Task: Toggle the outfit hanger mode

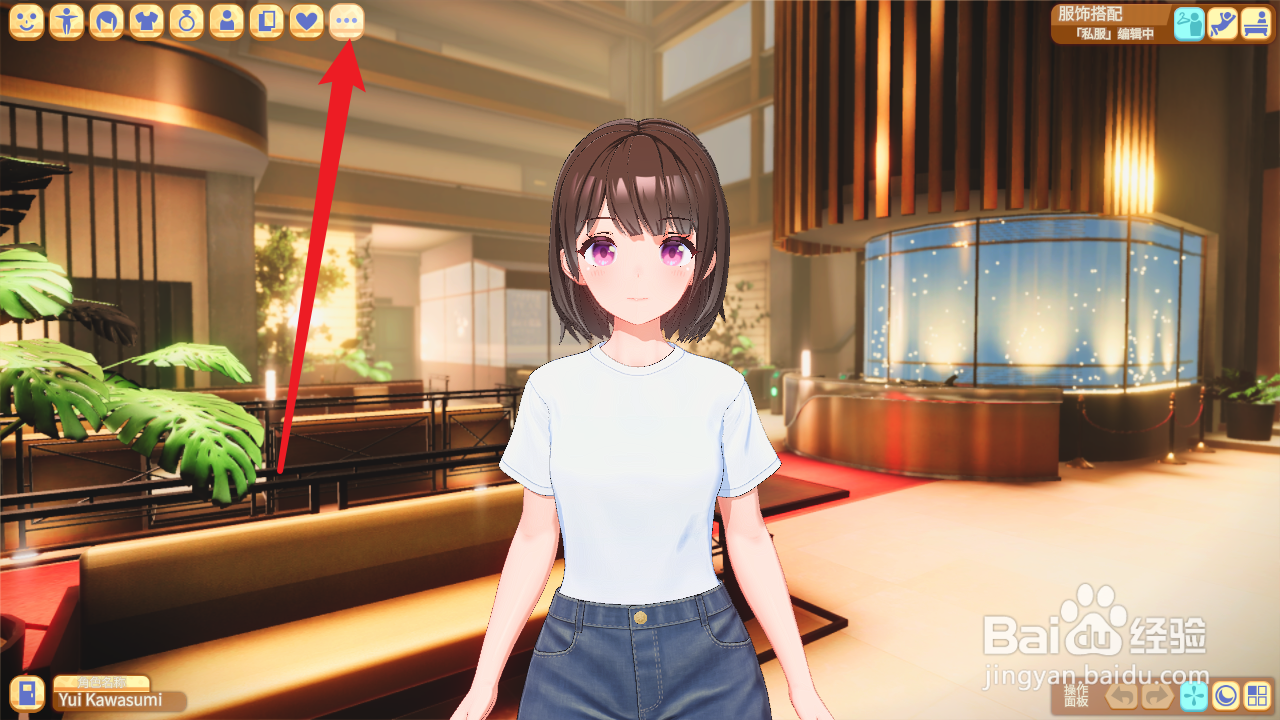Action: click(1188, 22)
